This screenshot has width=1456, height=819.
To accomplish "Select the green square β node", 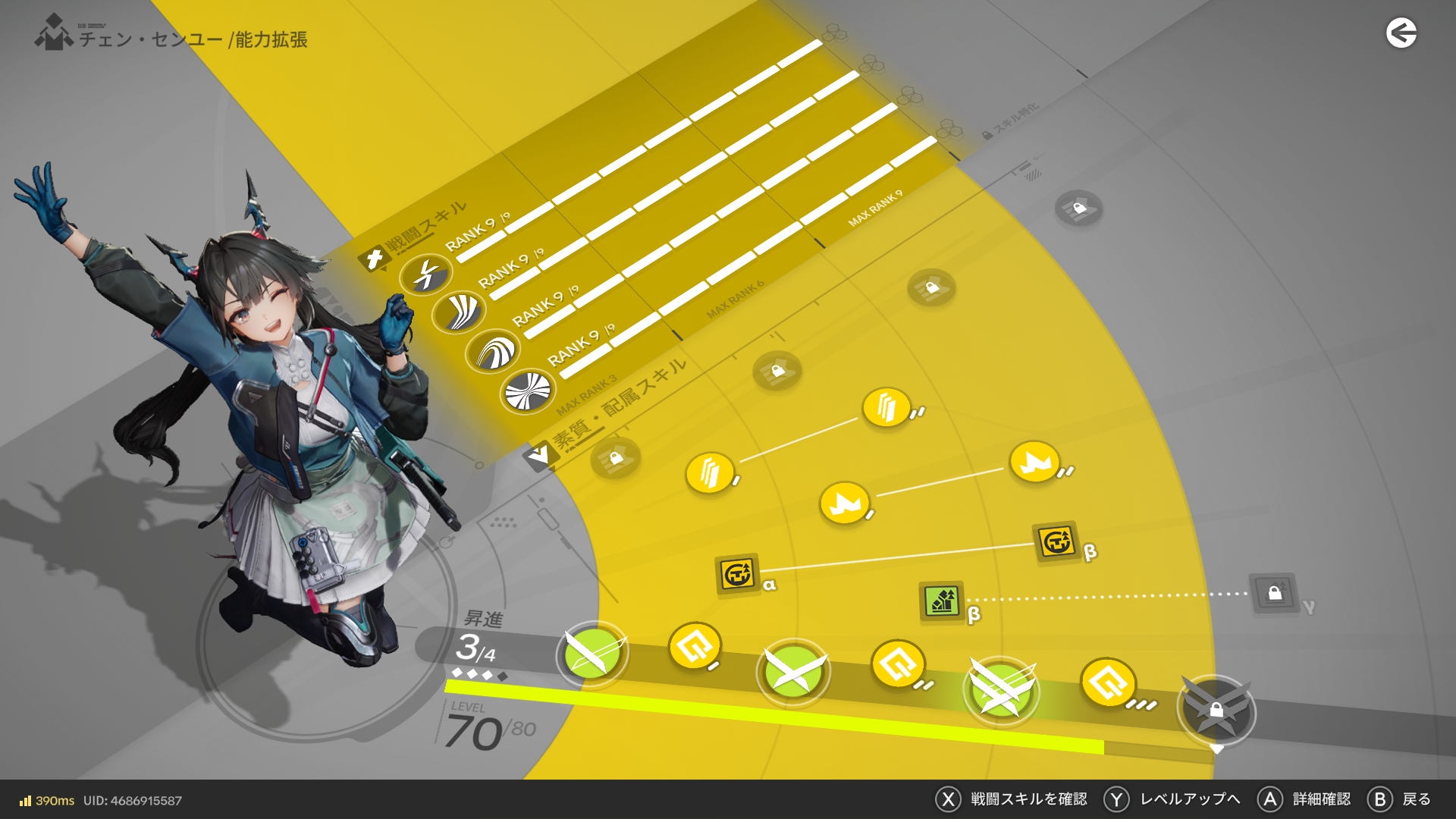I will [942, 602].
